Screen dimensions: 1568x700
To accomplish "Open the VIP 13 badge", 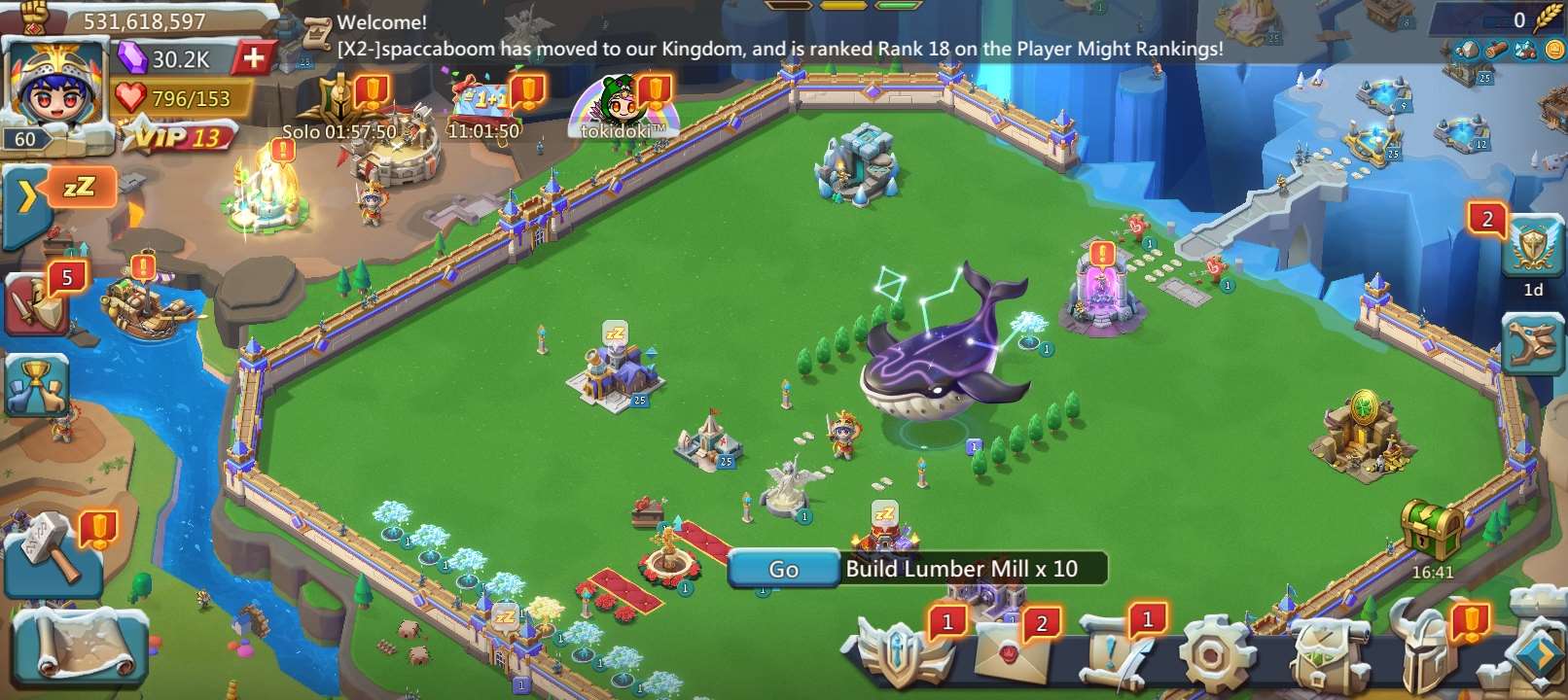I will (x=182, y=136).
